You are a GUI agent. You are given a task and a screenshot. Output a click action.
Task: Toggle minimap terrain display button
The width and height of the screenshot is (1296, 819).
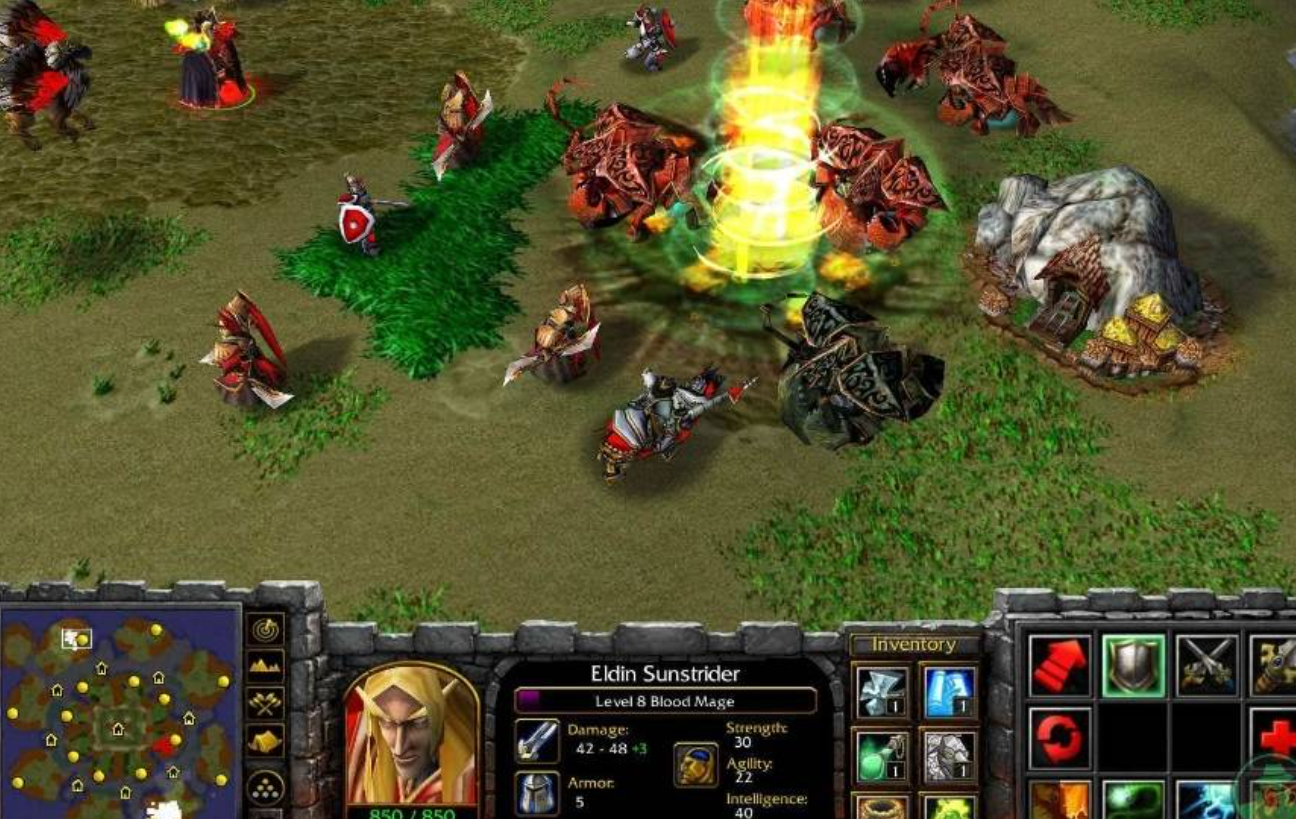[266, 665]
